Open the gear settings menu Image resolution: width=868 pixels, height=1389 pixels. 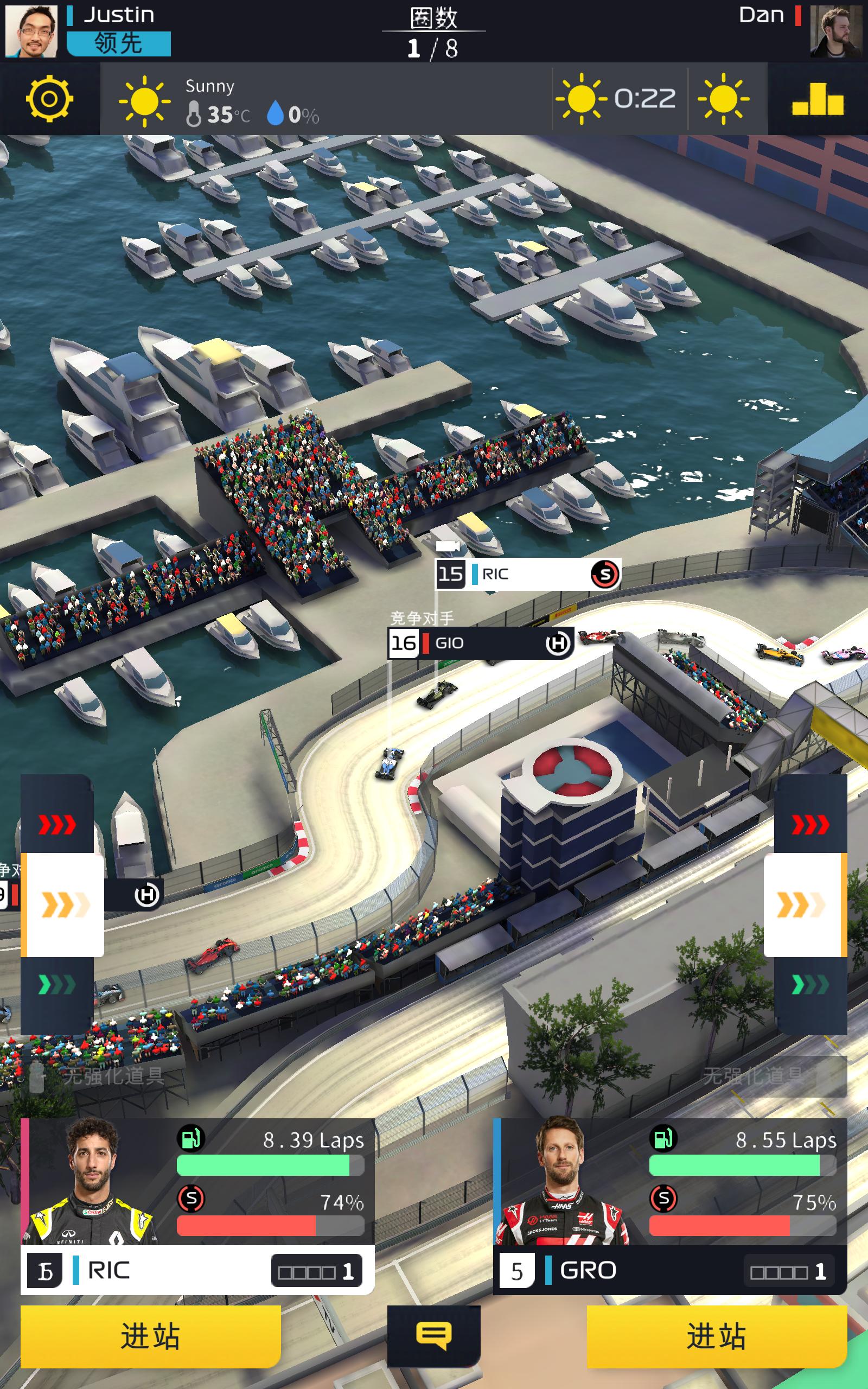(x=49, y=99)
